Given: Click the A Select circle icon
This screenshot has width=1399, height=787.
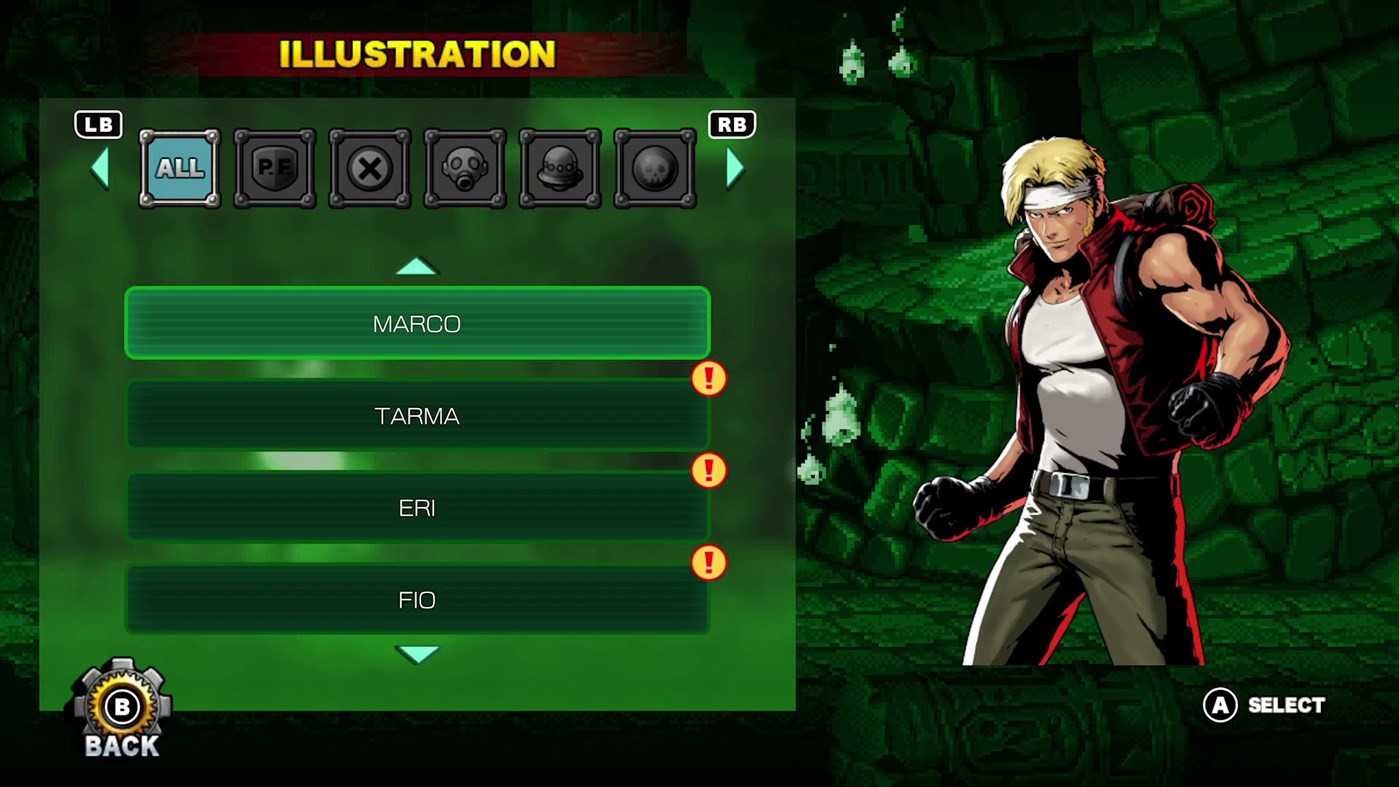Looking at the screenshot, I should tap(1219, 706).
